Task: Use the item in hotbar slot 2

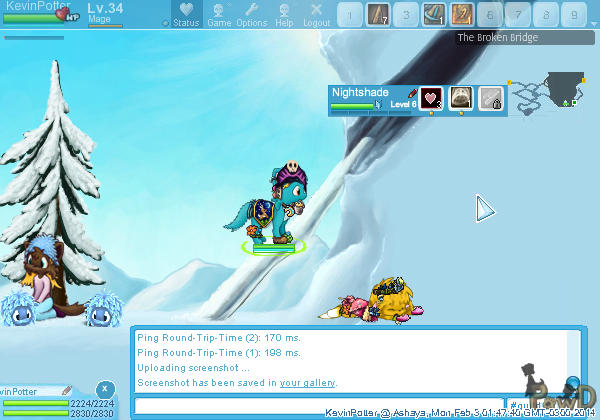Action: point(377,14)
